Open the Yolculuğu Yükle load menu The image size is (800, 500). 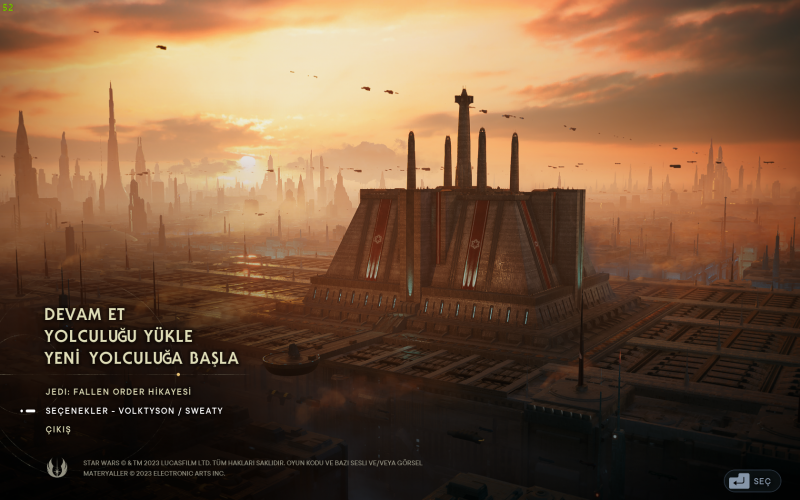click(x=119, y=336)
